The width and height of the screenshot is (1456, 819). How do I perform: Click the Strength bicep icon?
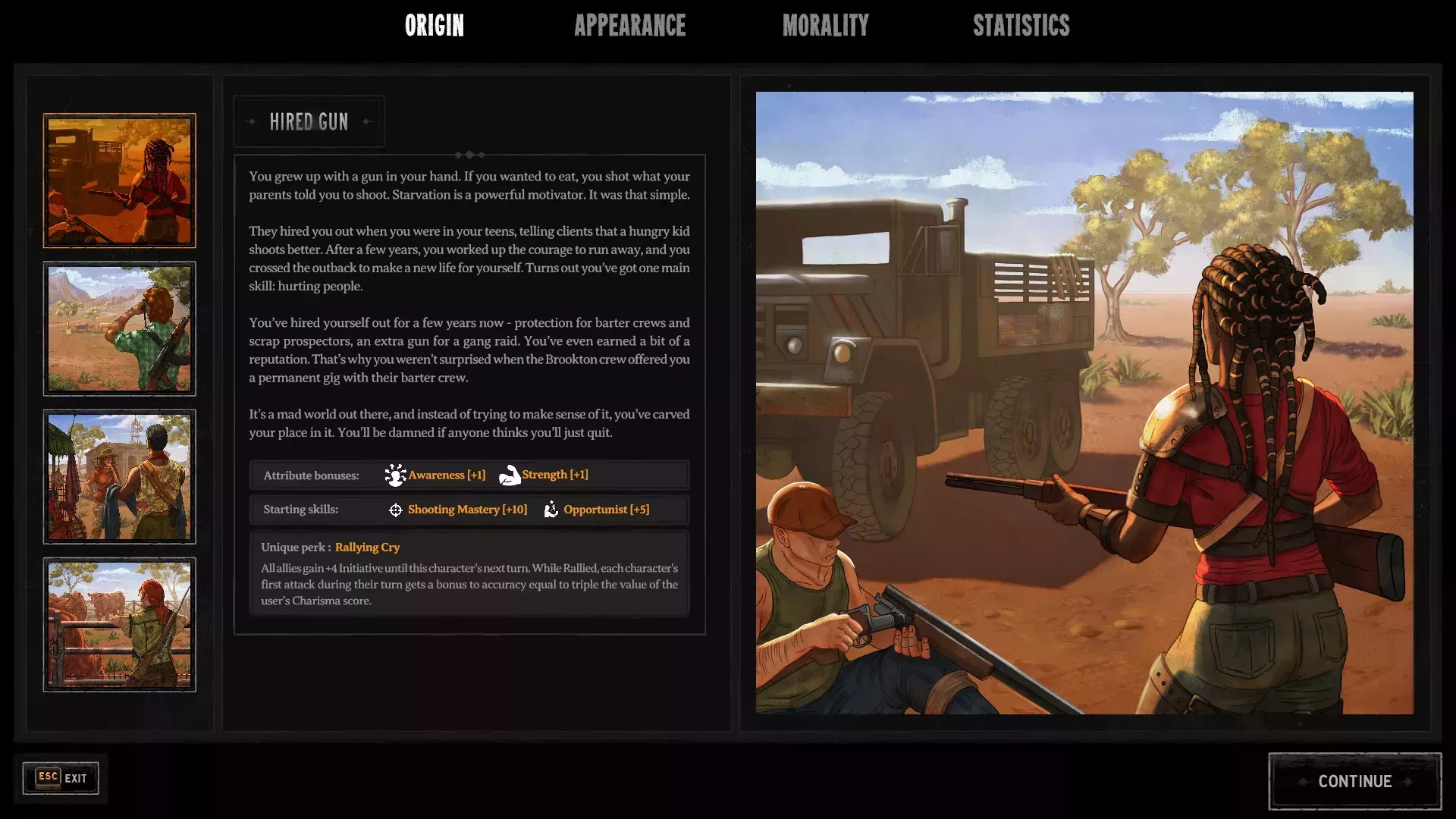point(509,475)
